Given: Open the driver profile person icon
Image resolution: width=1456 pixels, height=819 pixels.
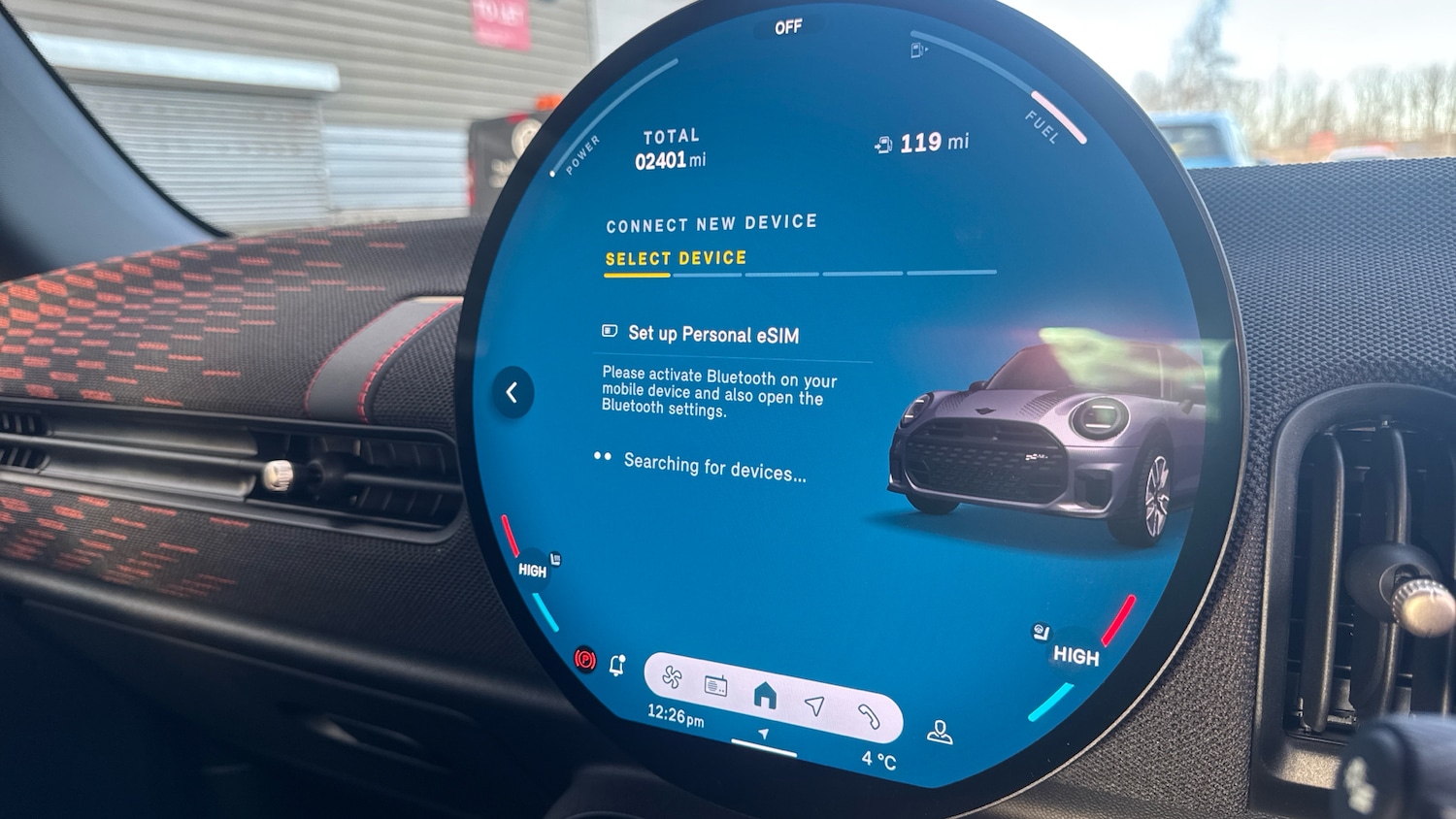Looking at the screenshot, I should pyautogui.click(x=939, y=732).
